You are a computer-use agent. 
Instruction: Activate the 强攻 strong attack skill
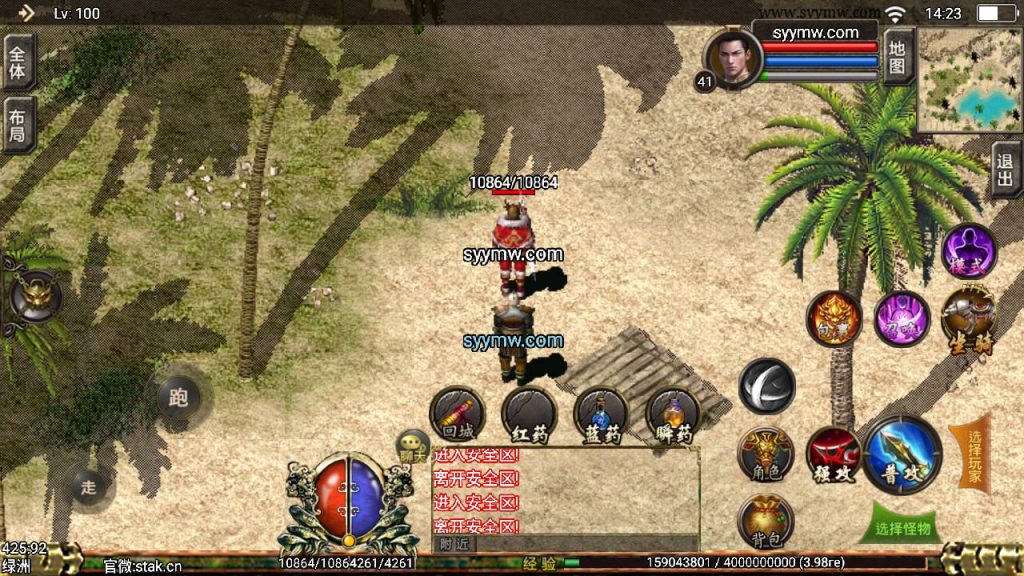pyautogui.click(x=833, y=455)
